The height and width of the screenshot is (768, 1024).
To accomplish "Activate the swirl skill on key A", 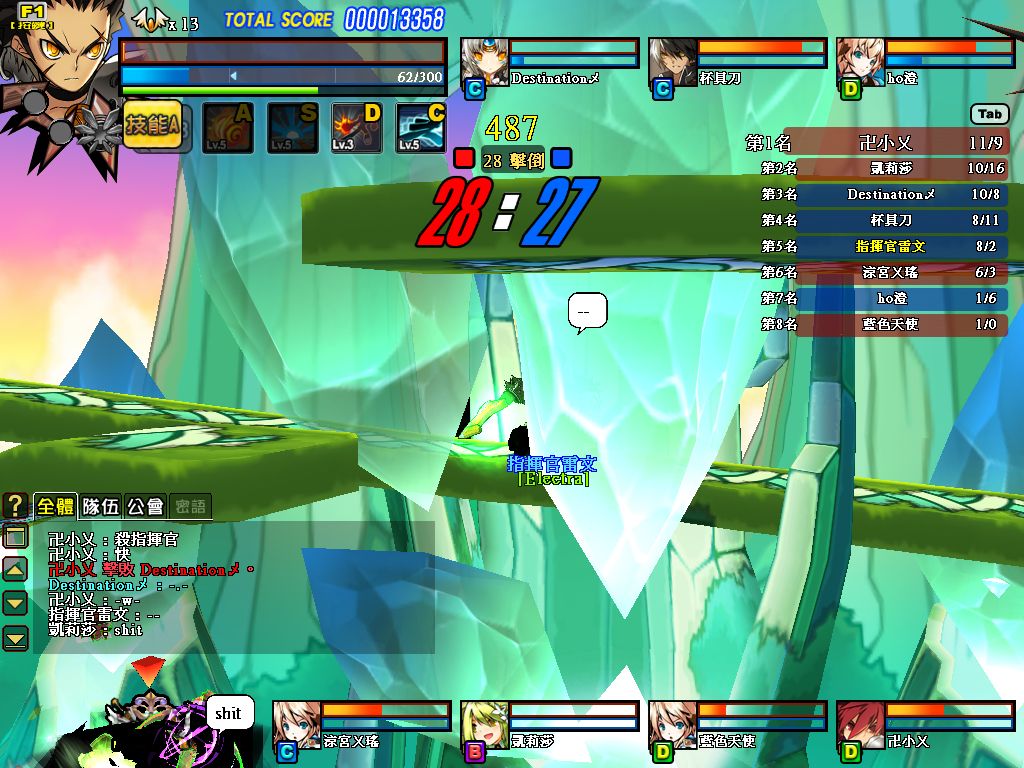I will [228, 128].
